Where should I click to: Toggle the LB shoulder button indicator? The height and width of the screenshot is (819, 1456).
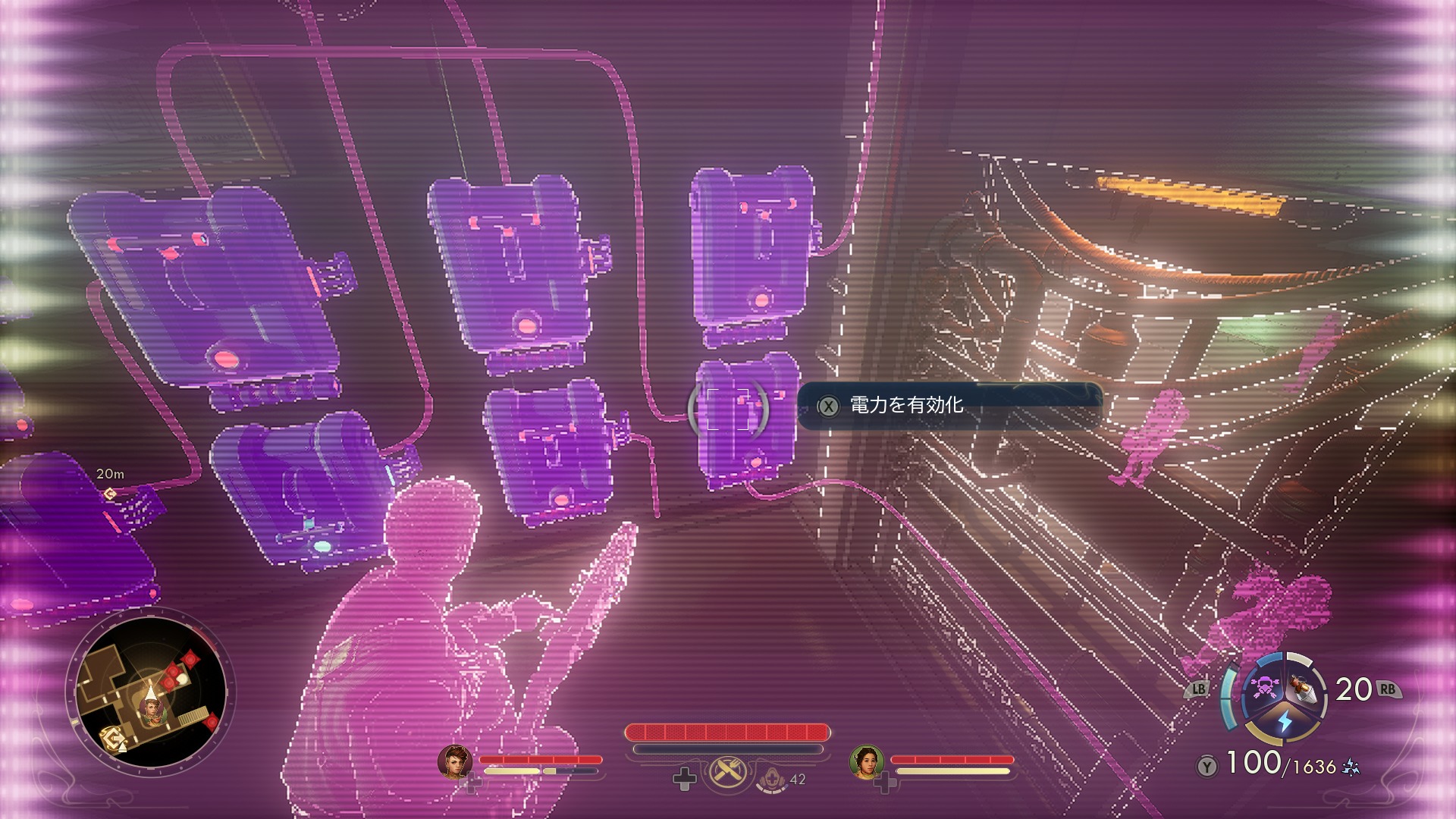(1198, 689)
